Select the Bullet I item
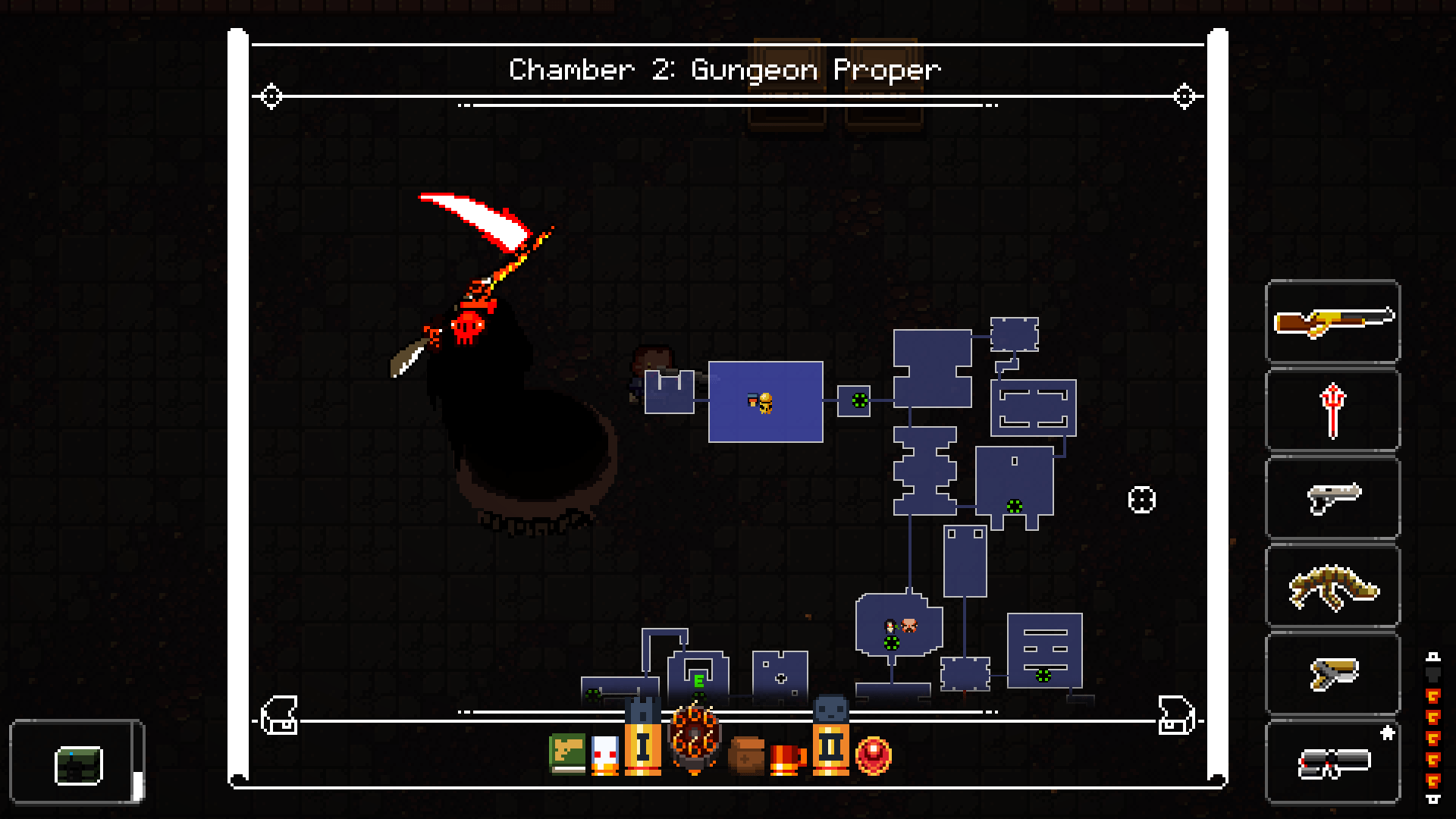1456x819 pixels. (x=642, y=747)
